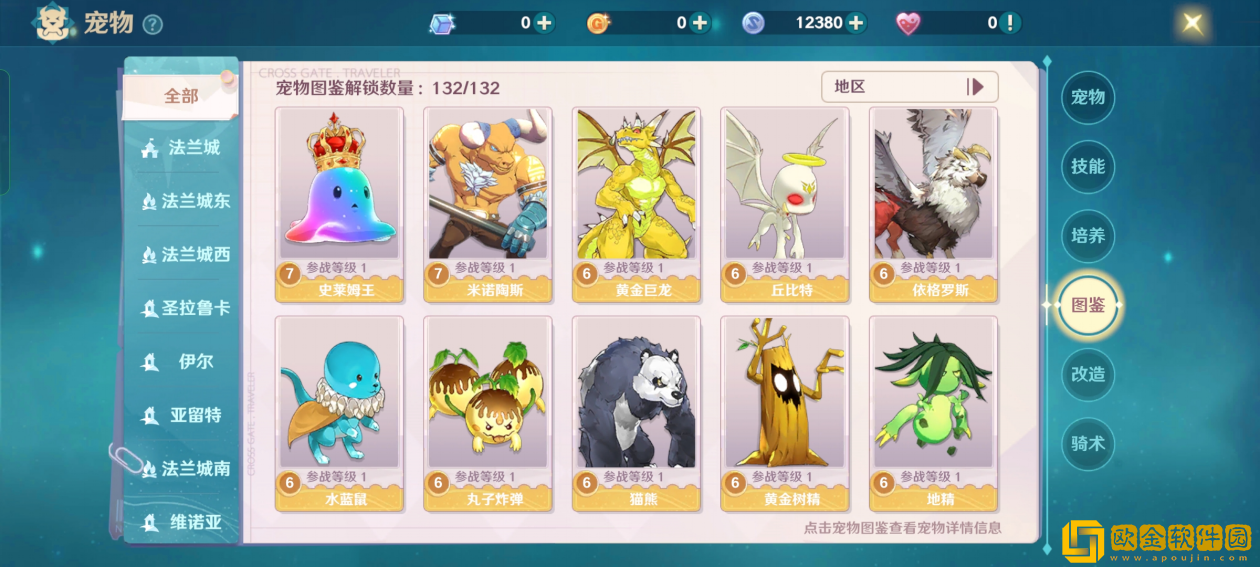Open the 地区 region dropdown
1260x567 pixels.
[x=909, y=87]
